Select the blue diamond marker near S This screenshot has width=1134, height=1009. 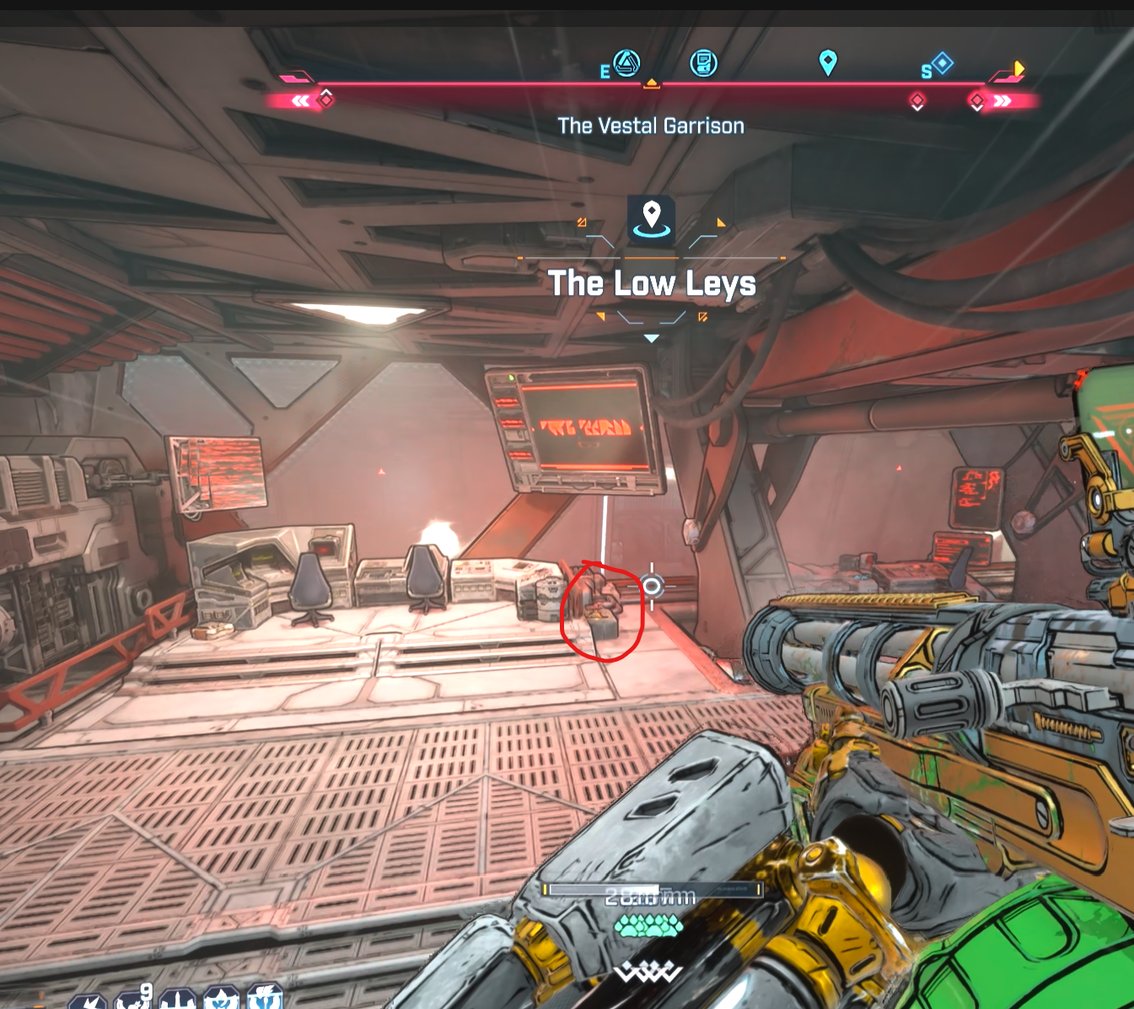pyautogui.click(x=942, y=64)
